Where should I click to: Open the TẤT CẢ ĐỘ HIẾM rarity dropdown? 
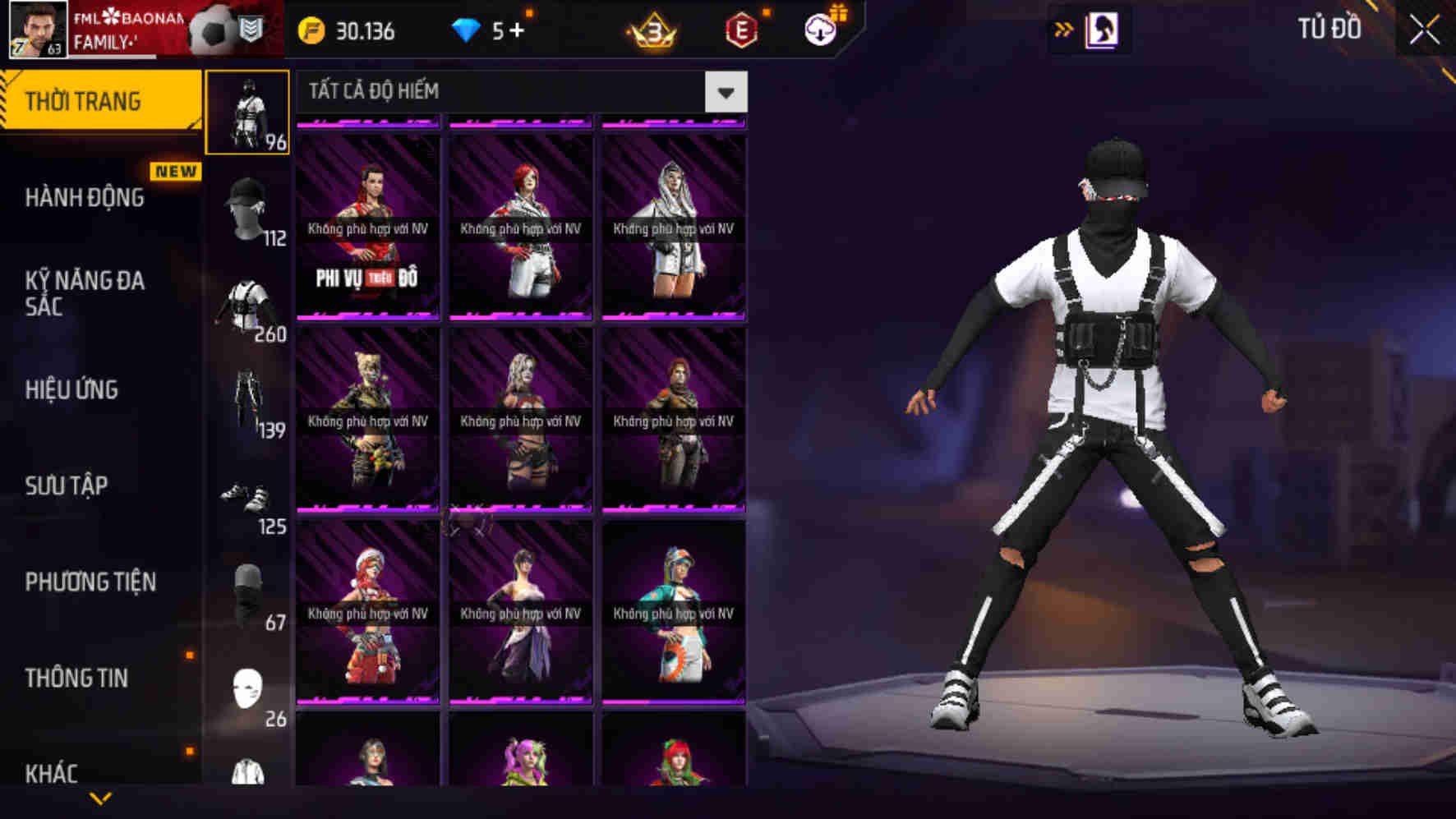click(x=725, y=92)
